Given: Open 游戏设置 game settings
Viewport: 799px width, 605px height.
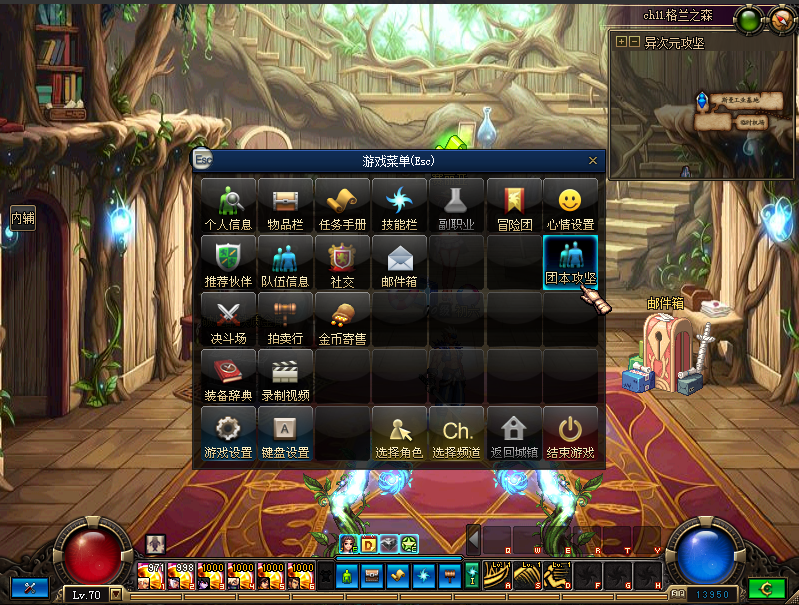Looking at the screenshot, I should [228, 433].
